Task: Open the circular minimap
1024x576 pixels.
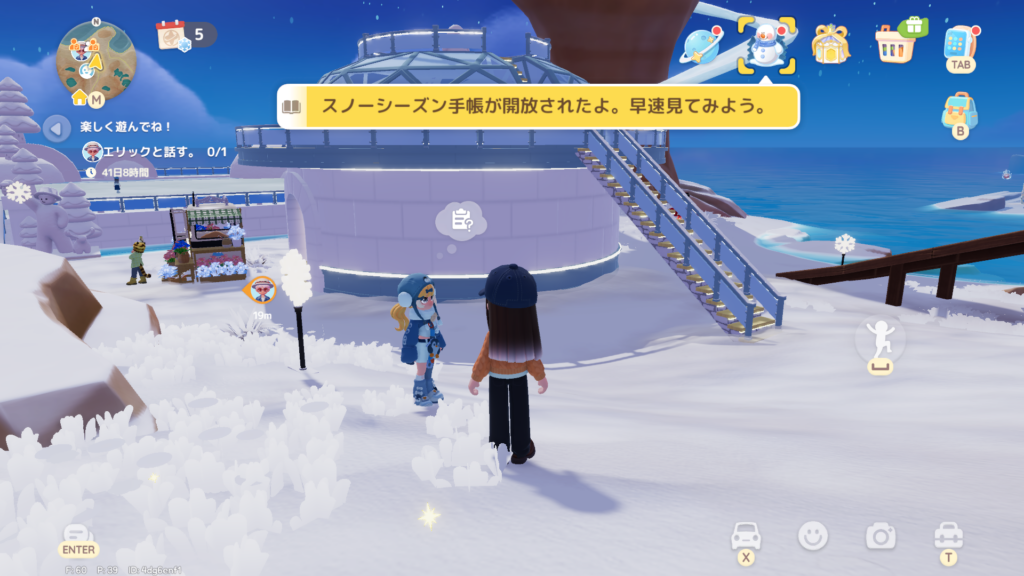Action: 96,57
